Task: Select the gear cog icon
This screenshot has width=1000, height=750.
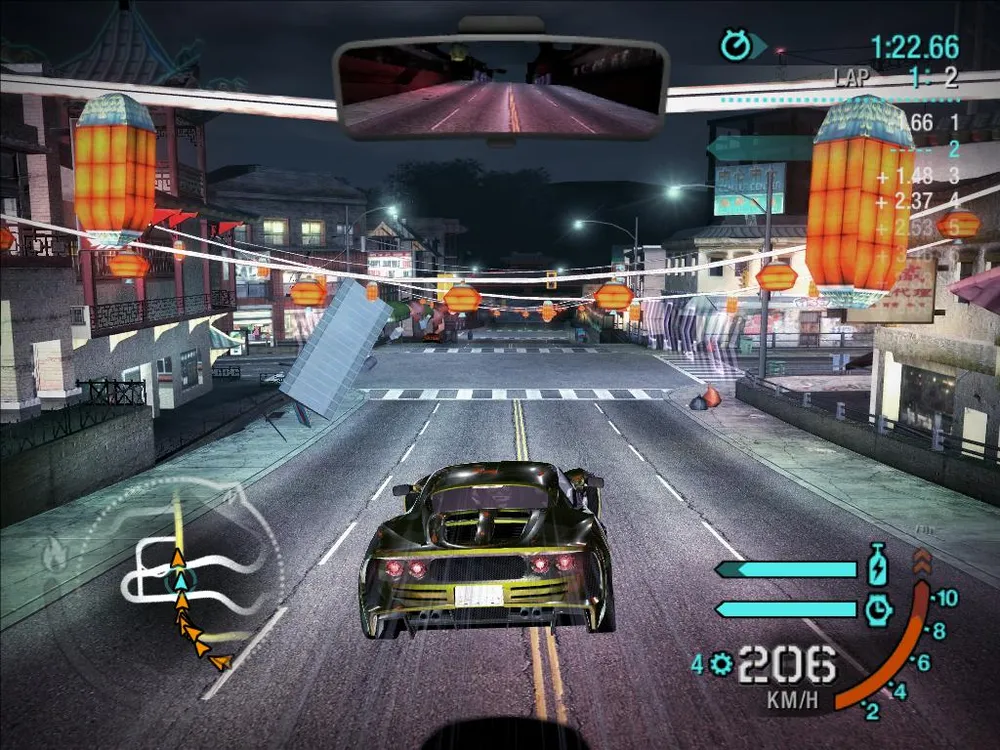Action: coord(720,663)
